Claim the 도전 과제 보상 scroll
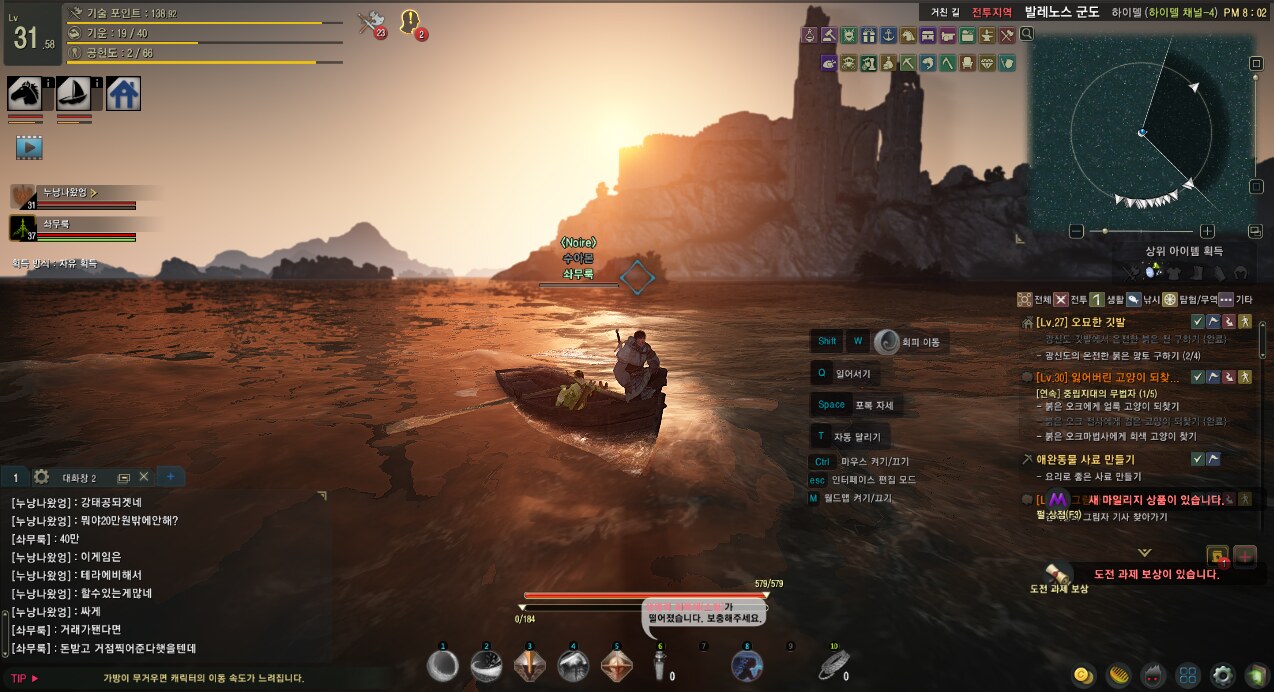The image size is (1274, 692). [1057, 573]
